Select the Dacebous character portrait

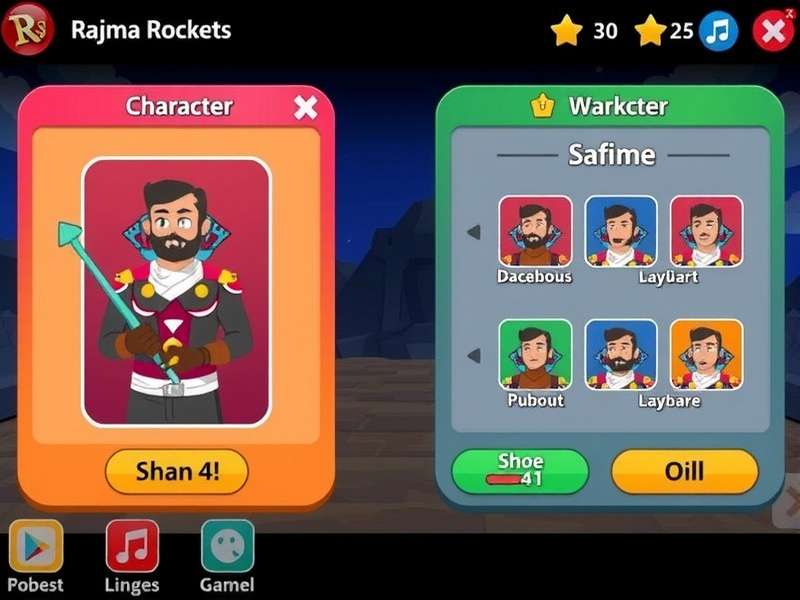(x=535, y=231)
